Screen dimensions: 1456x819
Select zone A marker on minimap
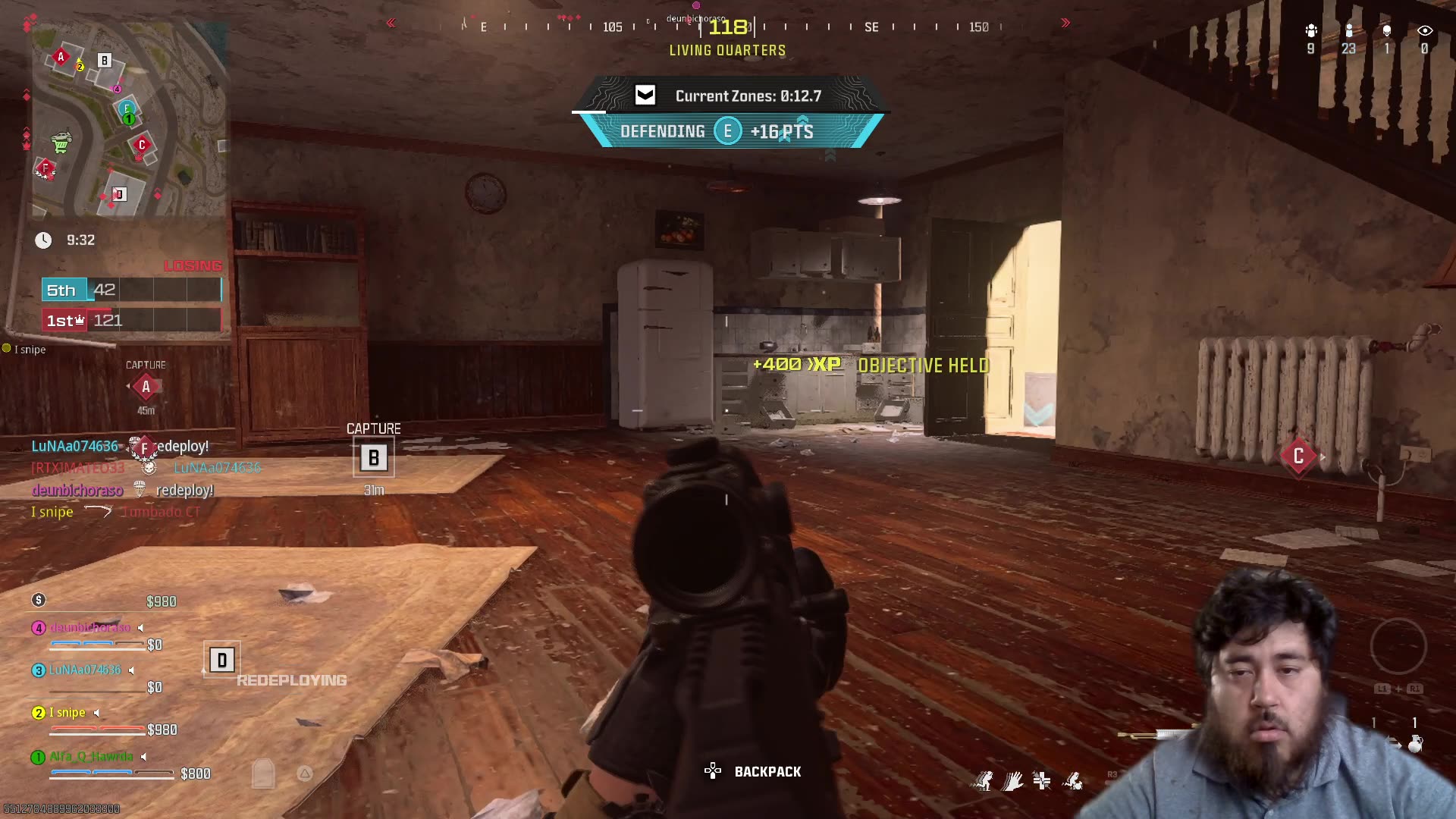coord(61,57)
